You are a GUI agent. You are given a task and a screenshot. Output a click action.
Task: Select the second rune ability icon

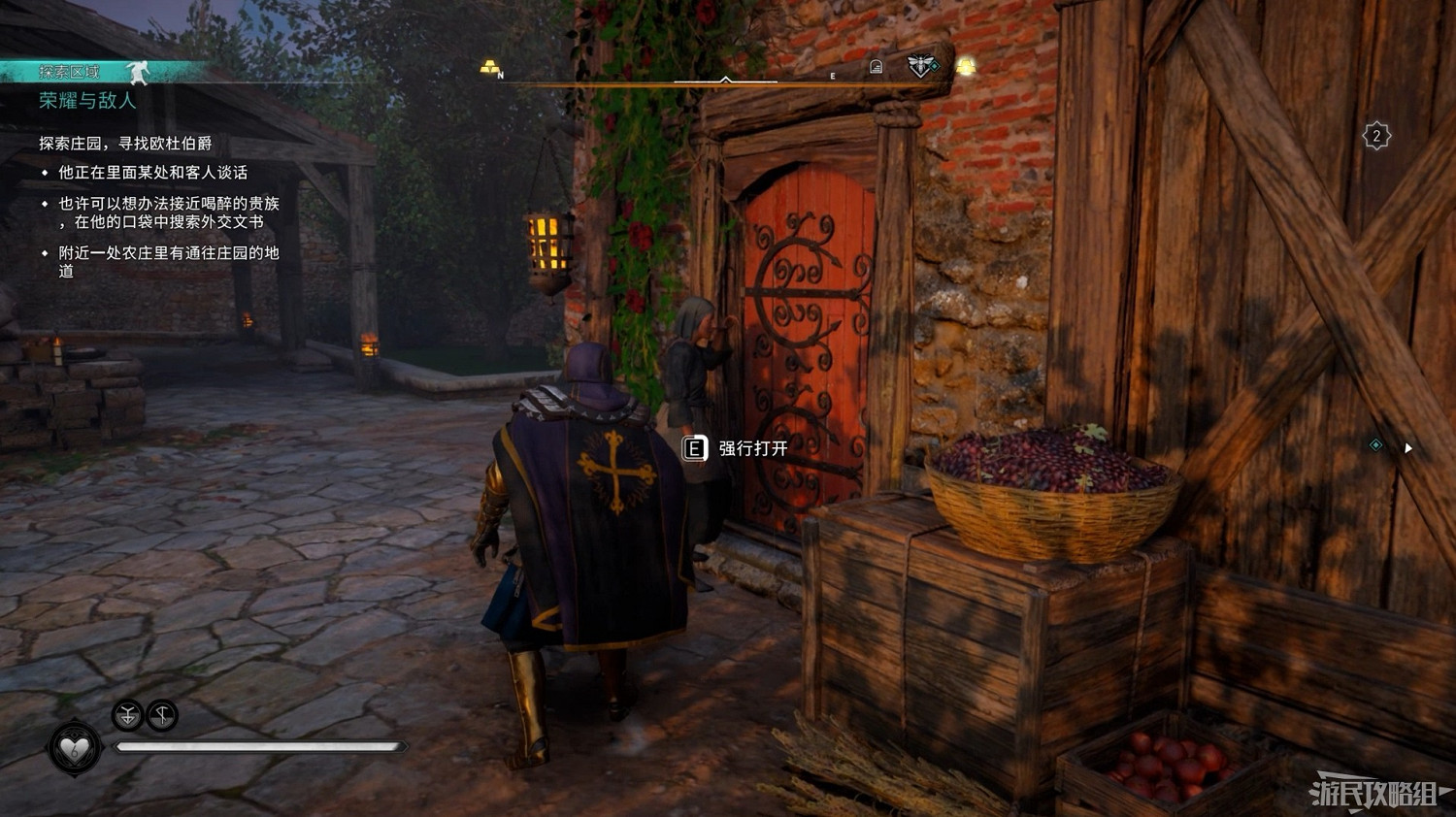pyautogui.click(x=163, y=716)
